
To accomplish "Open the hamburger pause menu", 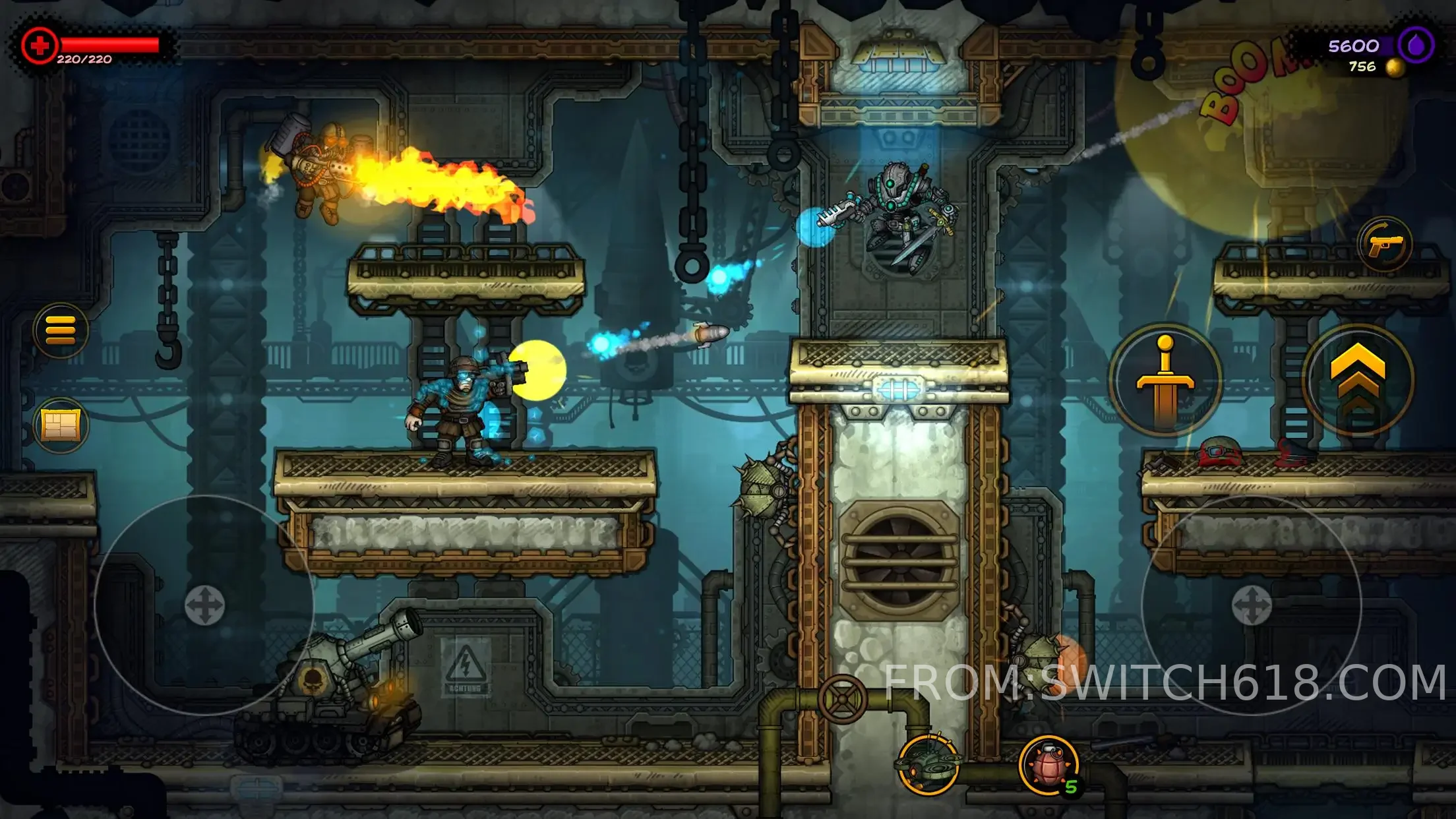I will (61, 330).
